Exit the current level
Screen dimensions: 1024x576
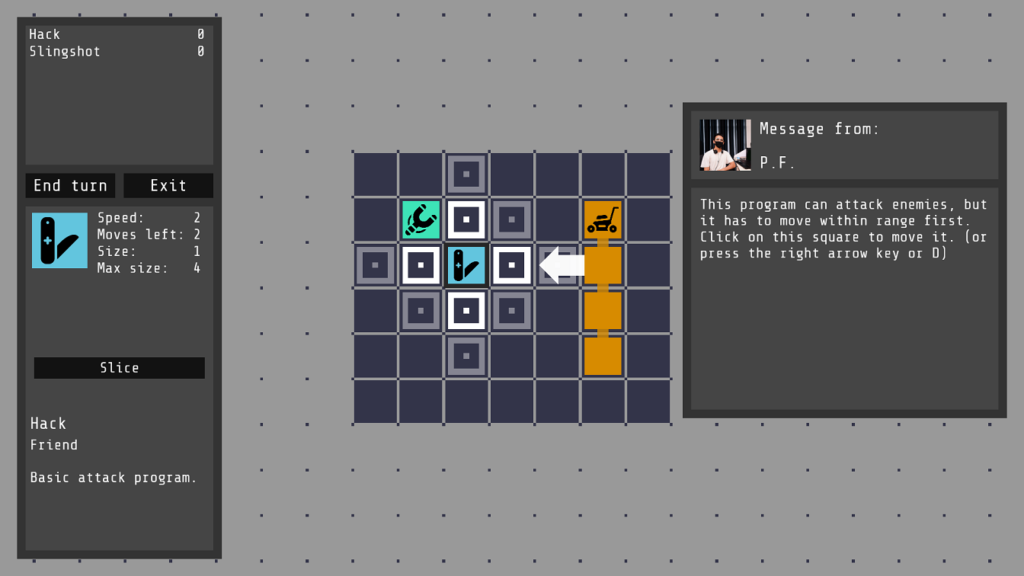pyautogui.click(x=168, y=186)
